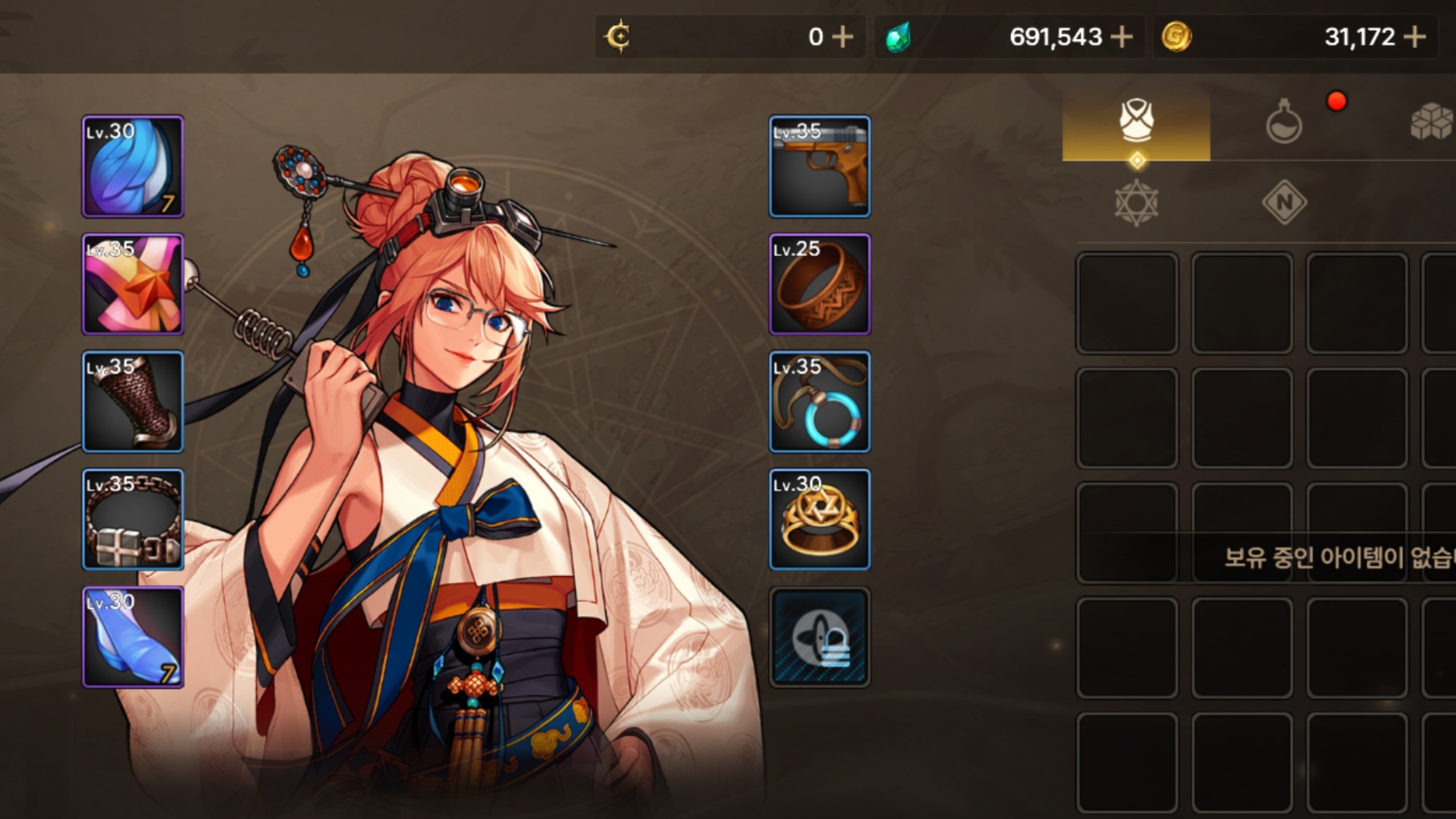Viewport: 1456px width, 819px height.
Task: Add more gold coins
Action: 1414,38
